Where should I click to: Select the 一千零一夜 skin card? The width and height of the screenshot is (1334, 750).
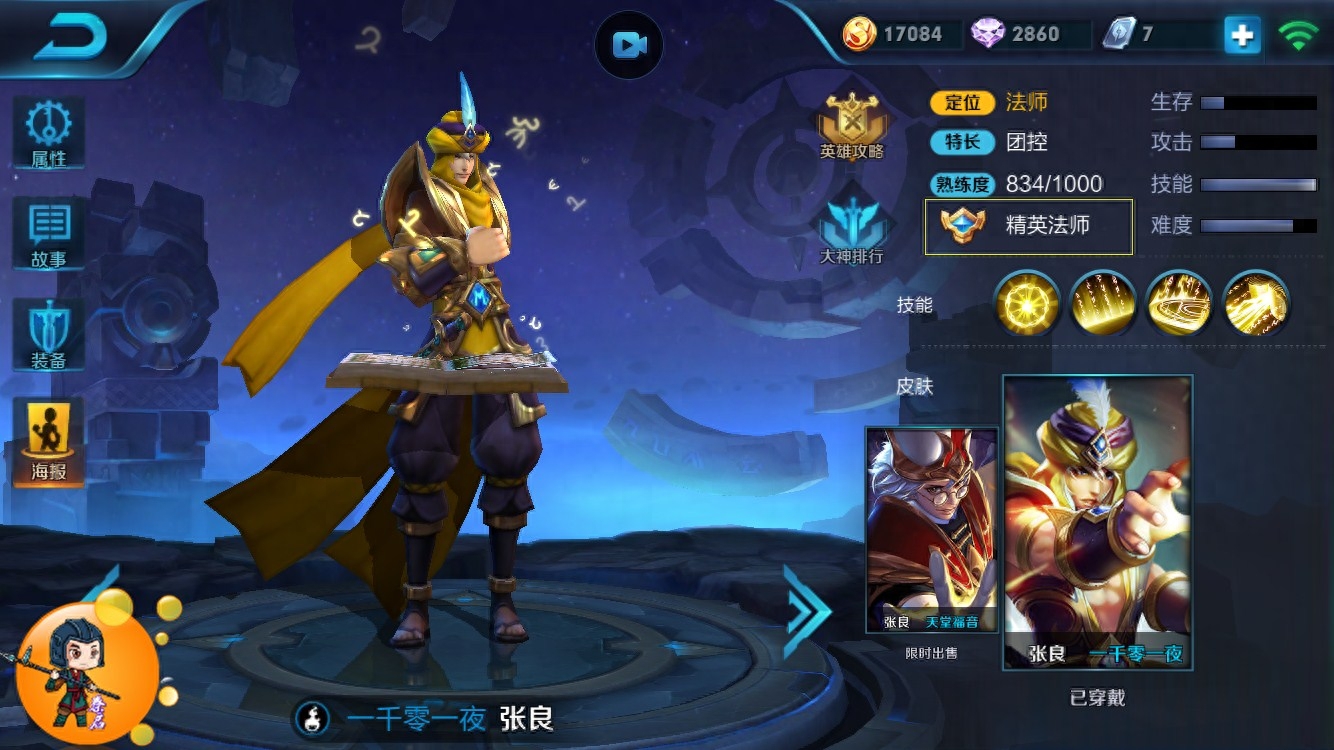tap(1097, 522)
